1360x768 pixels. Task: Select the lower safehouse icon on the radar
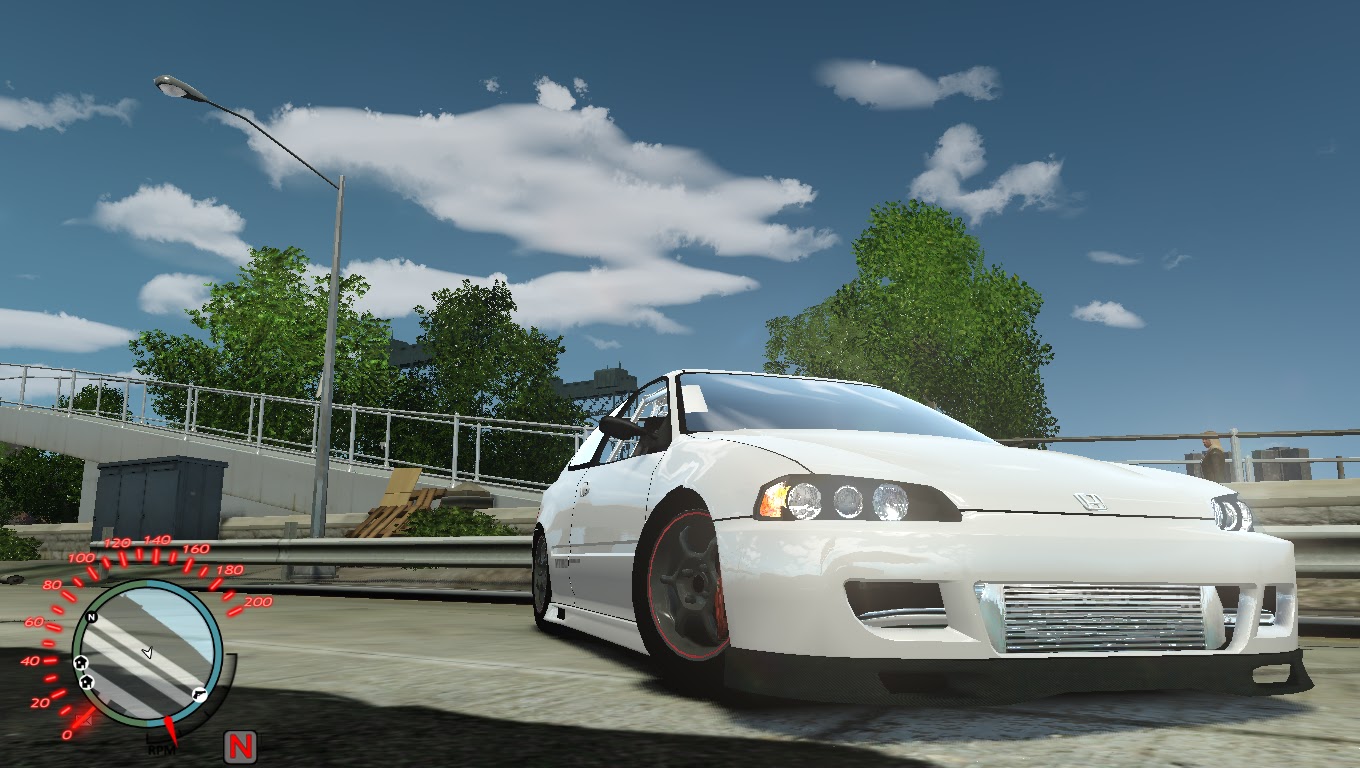pyautogui.click(x=86, y=680)
